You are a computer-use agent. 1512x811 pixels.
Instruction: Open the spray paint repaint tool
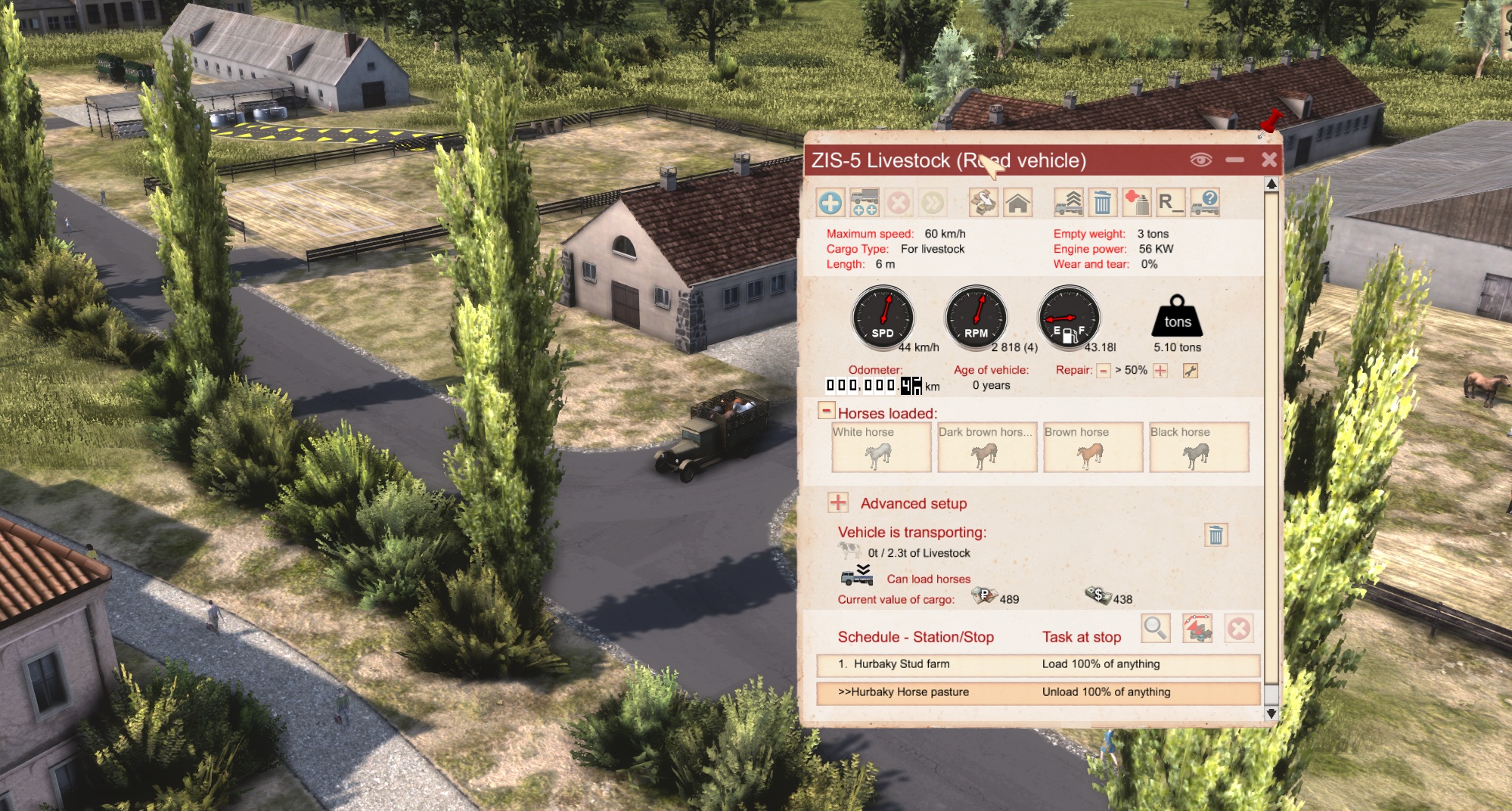click(1136, 203)
